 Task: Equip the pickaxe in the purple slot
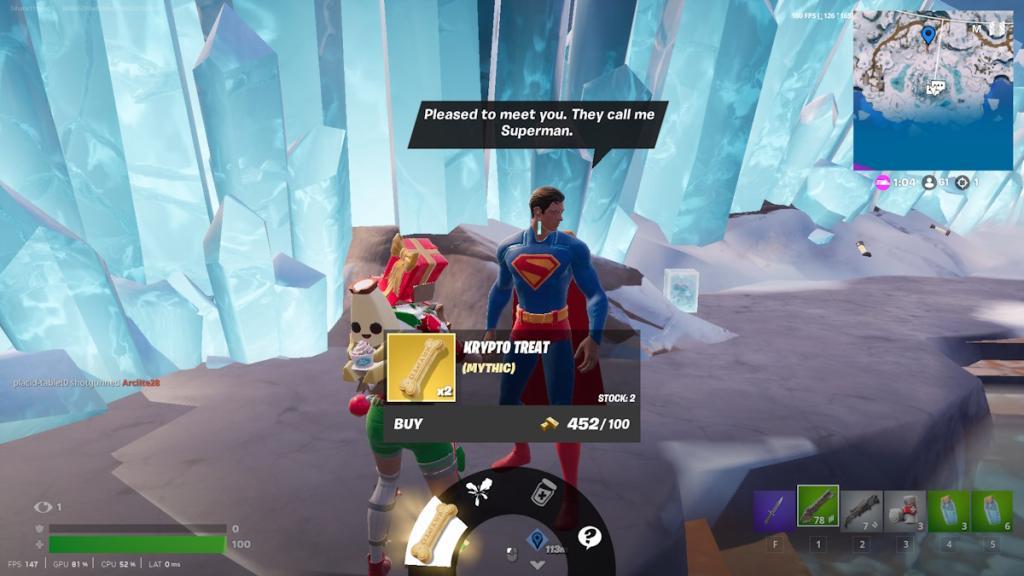pos(774,510)
